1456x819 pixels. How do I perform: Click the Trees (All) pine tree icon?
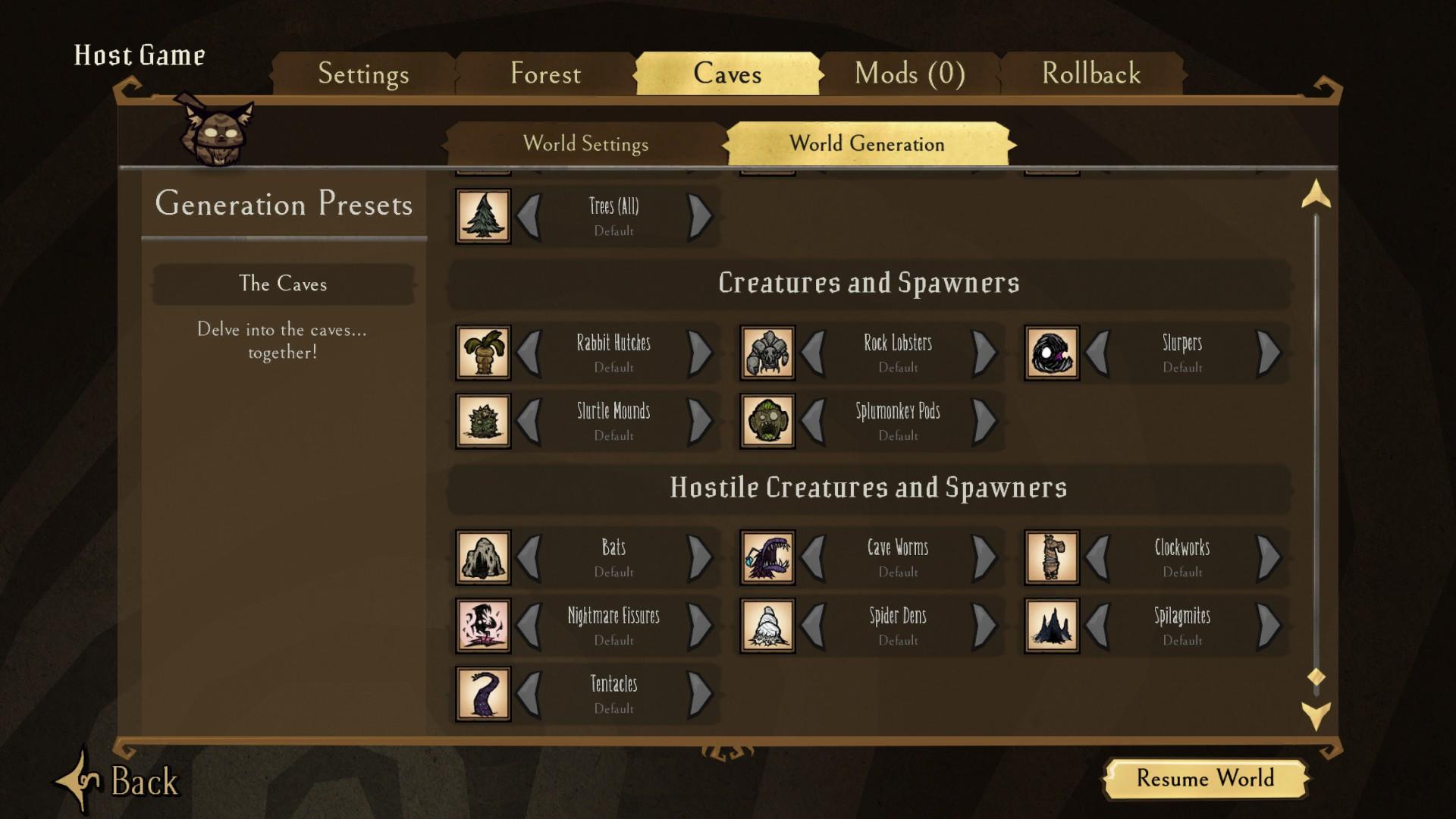483,216
